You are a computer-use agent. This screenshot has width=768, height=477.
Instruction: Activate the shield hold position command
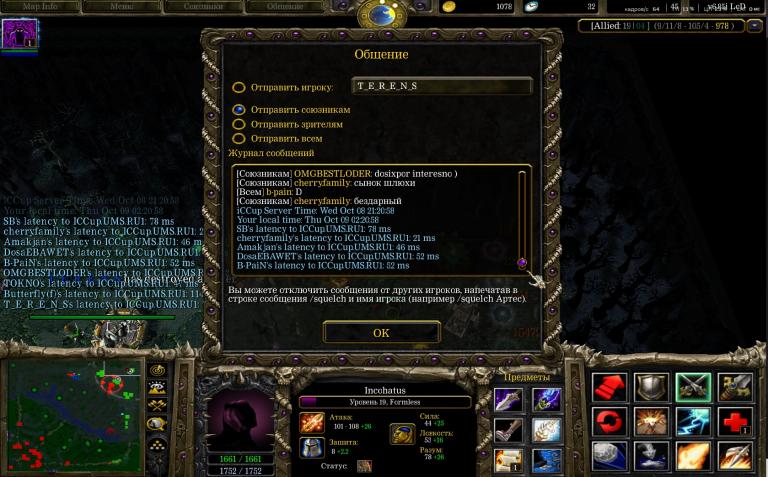pyautogui.click(x=651, y=387)
